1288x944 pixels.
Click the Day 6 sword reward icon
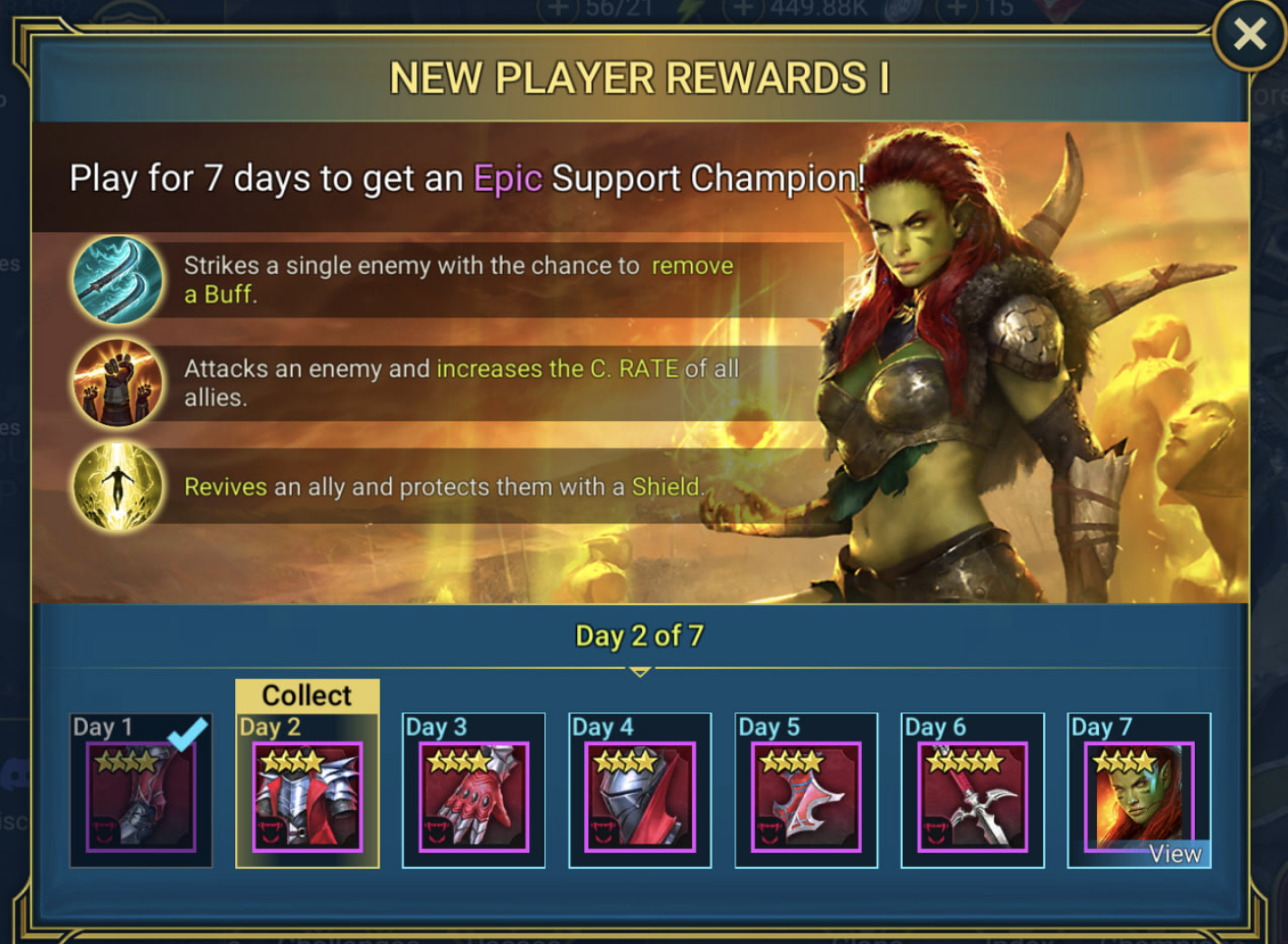(x=972, y=796)
